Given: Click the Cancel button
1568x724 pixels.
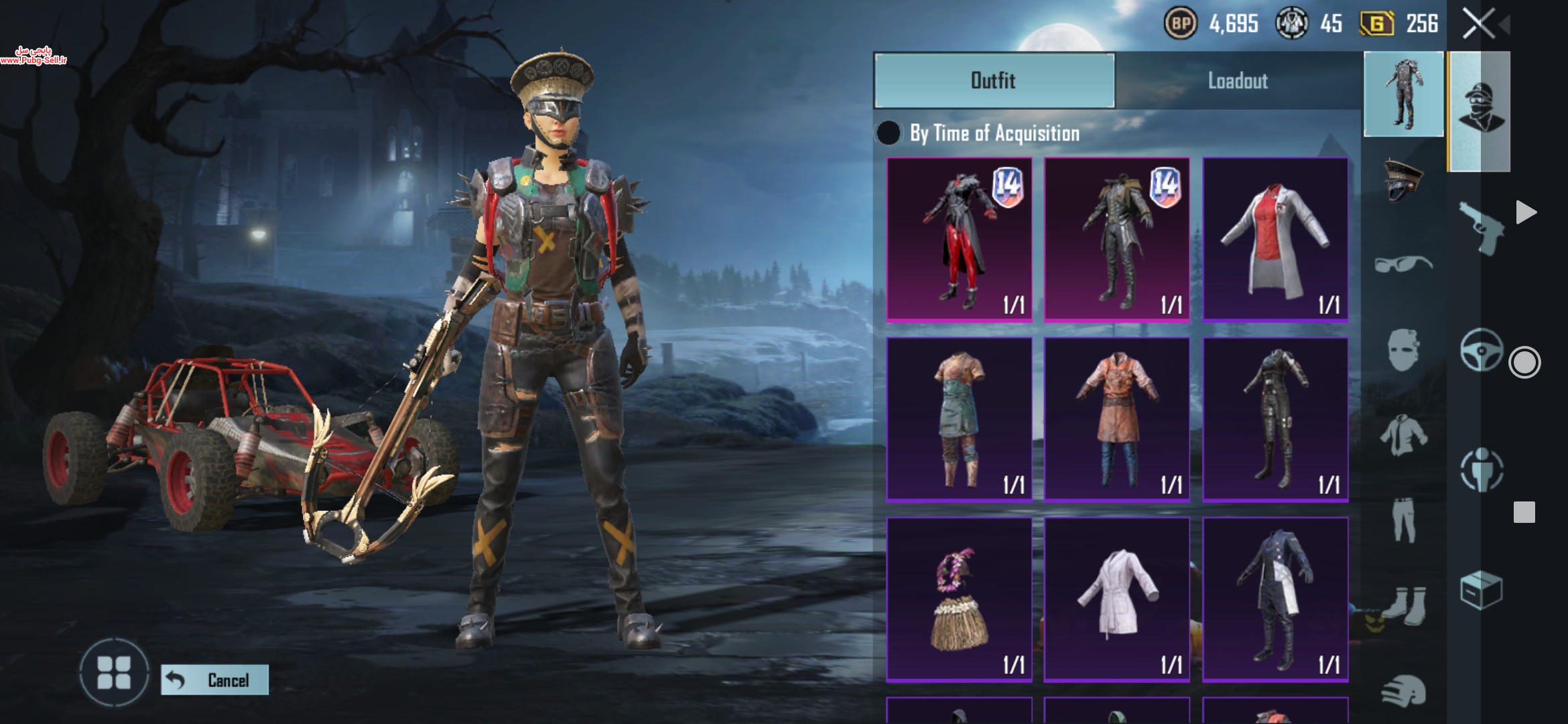Looking at the screenshot, I should pyautogui.click(x=215, y=680).
